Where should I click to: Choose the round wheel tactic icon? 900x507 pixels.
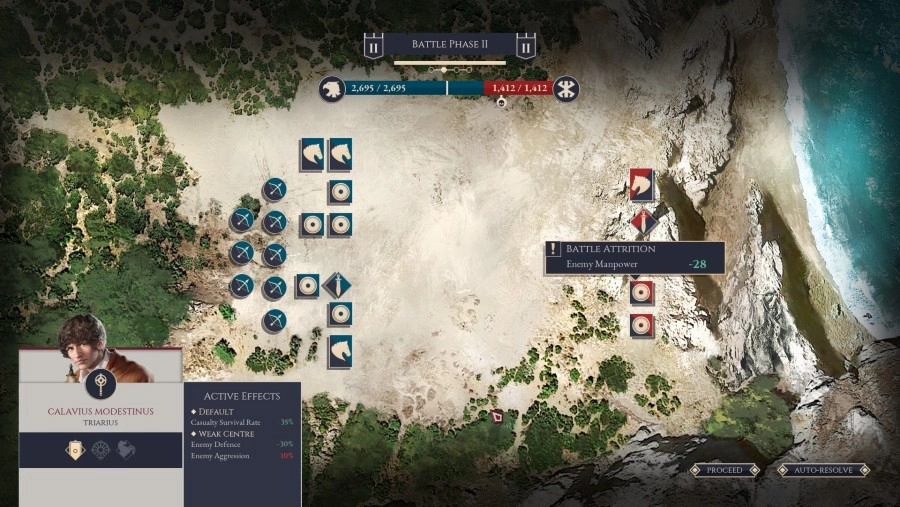coord(100,450)
